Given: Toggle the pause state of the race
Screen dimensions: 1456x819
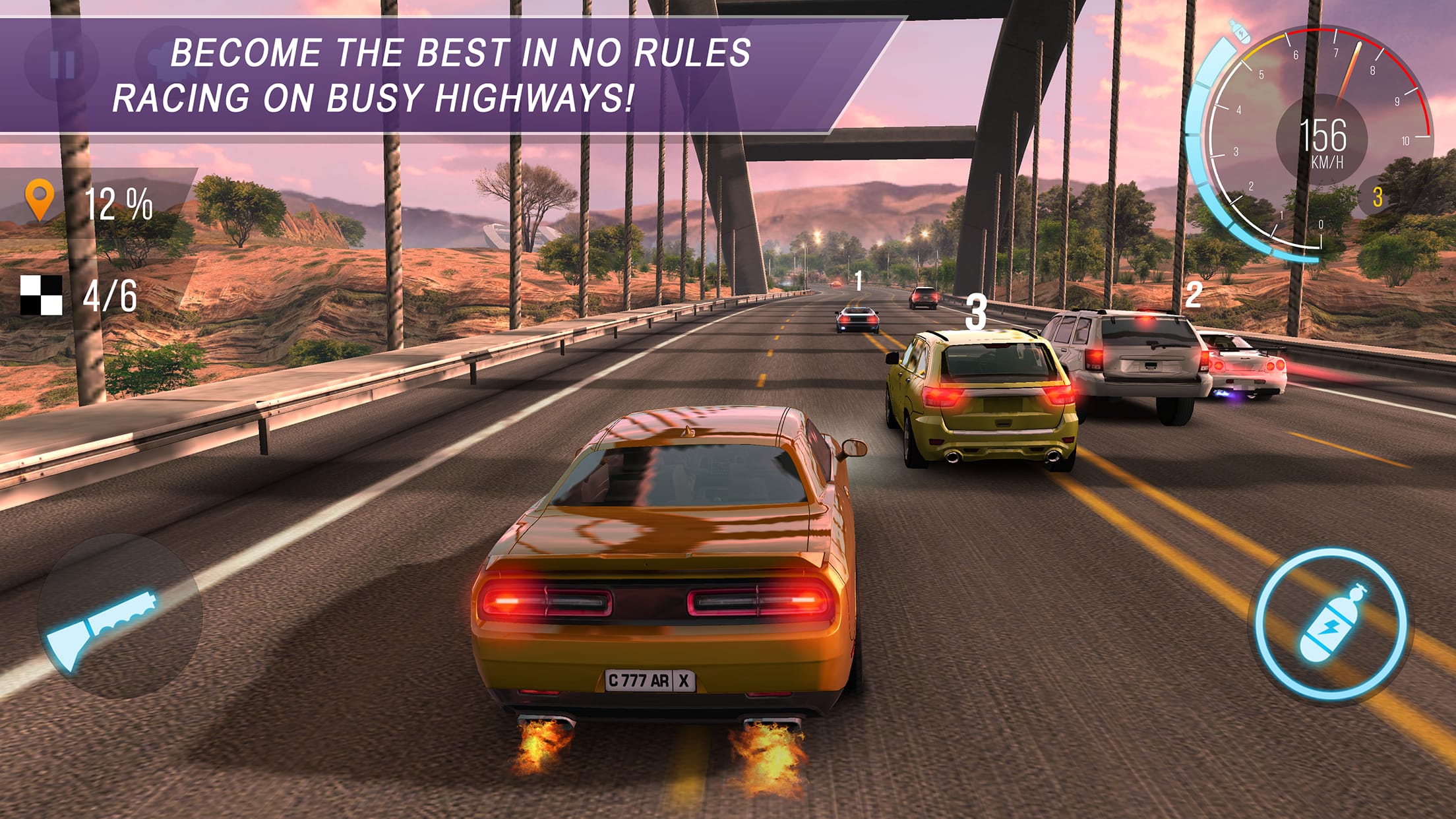Looking at the screenshot, I should (63, 63).
